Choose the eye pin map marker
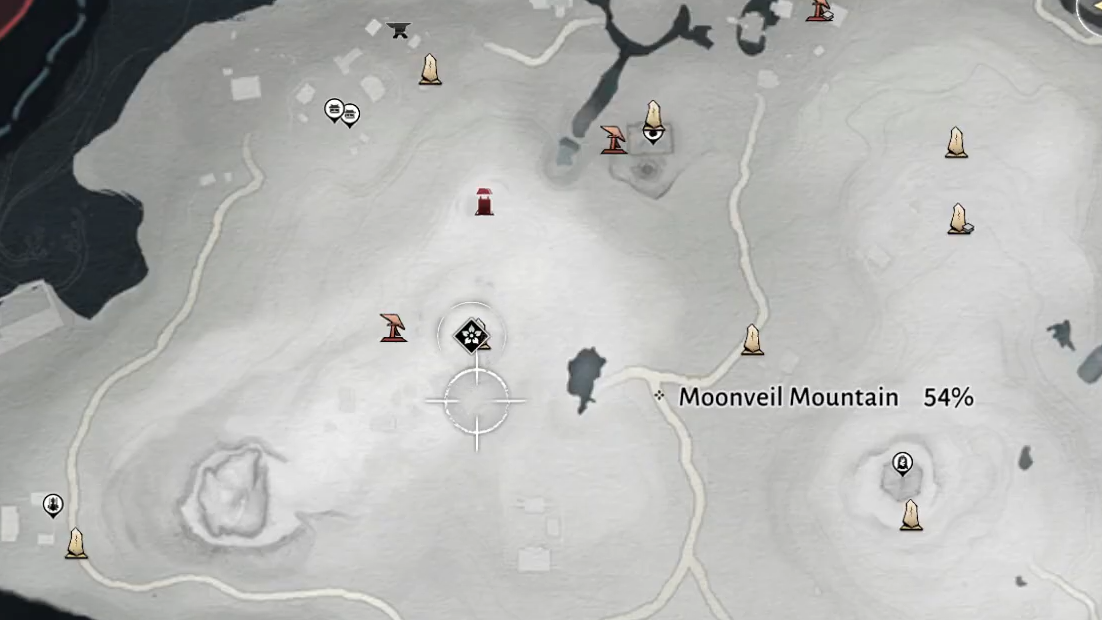Viewport: 1102px width, 620px height. tap(652, 132)
